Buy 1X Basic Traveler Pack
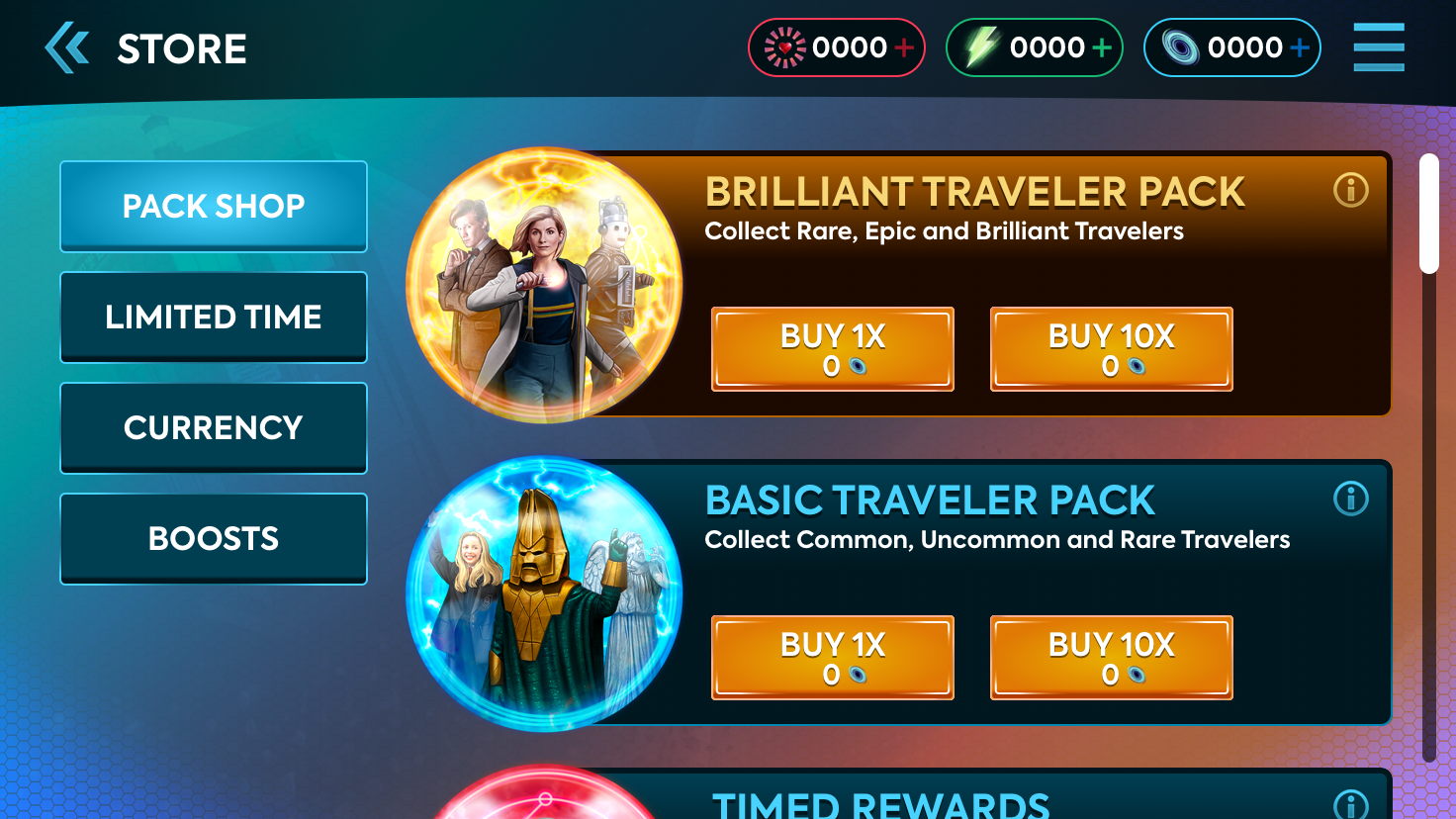 tap(833, 658)
